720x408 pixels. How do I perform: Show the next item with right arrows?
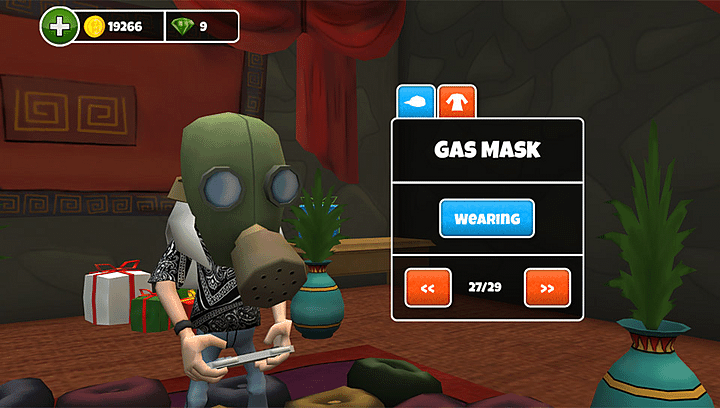[547, 288]
